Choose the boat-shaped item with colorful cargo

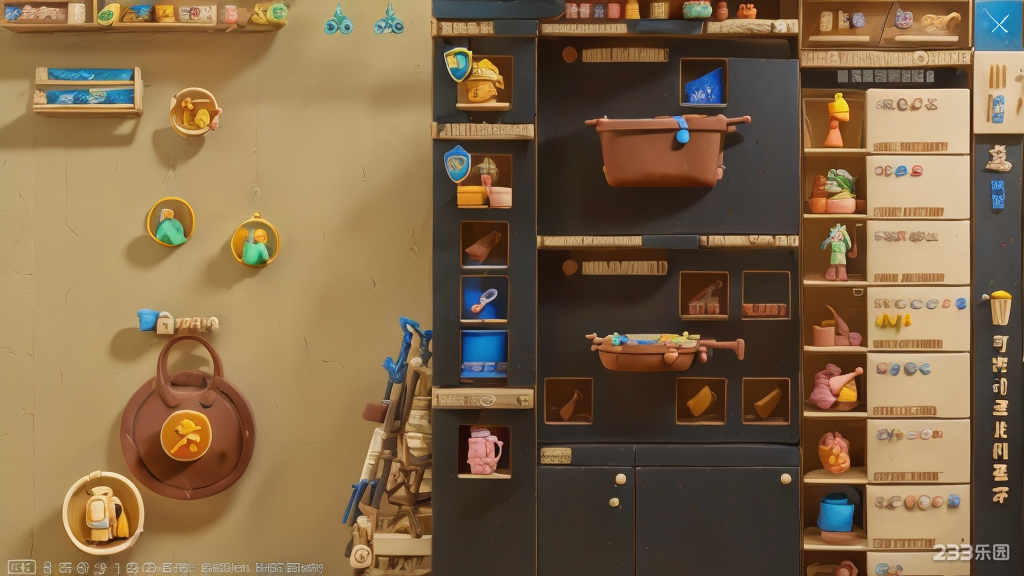[x=664, y=349]
